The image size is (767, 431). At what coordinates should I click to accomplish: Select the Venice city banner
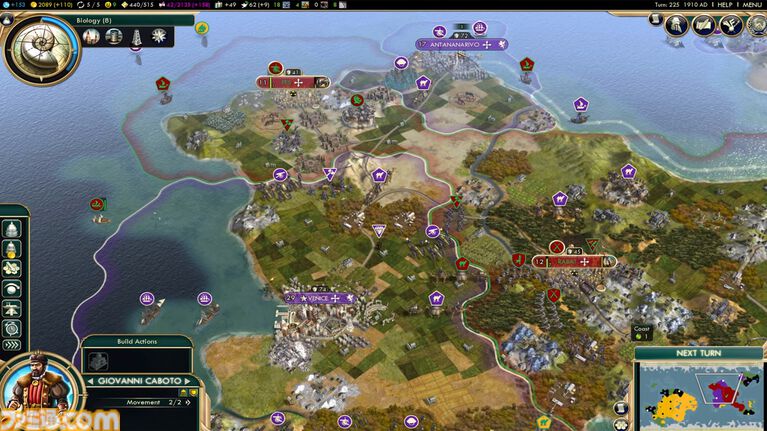click(x=320, y=298)
